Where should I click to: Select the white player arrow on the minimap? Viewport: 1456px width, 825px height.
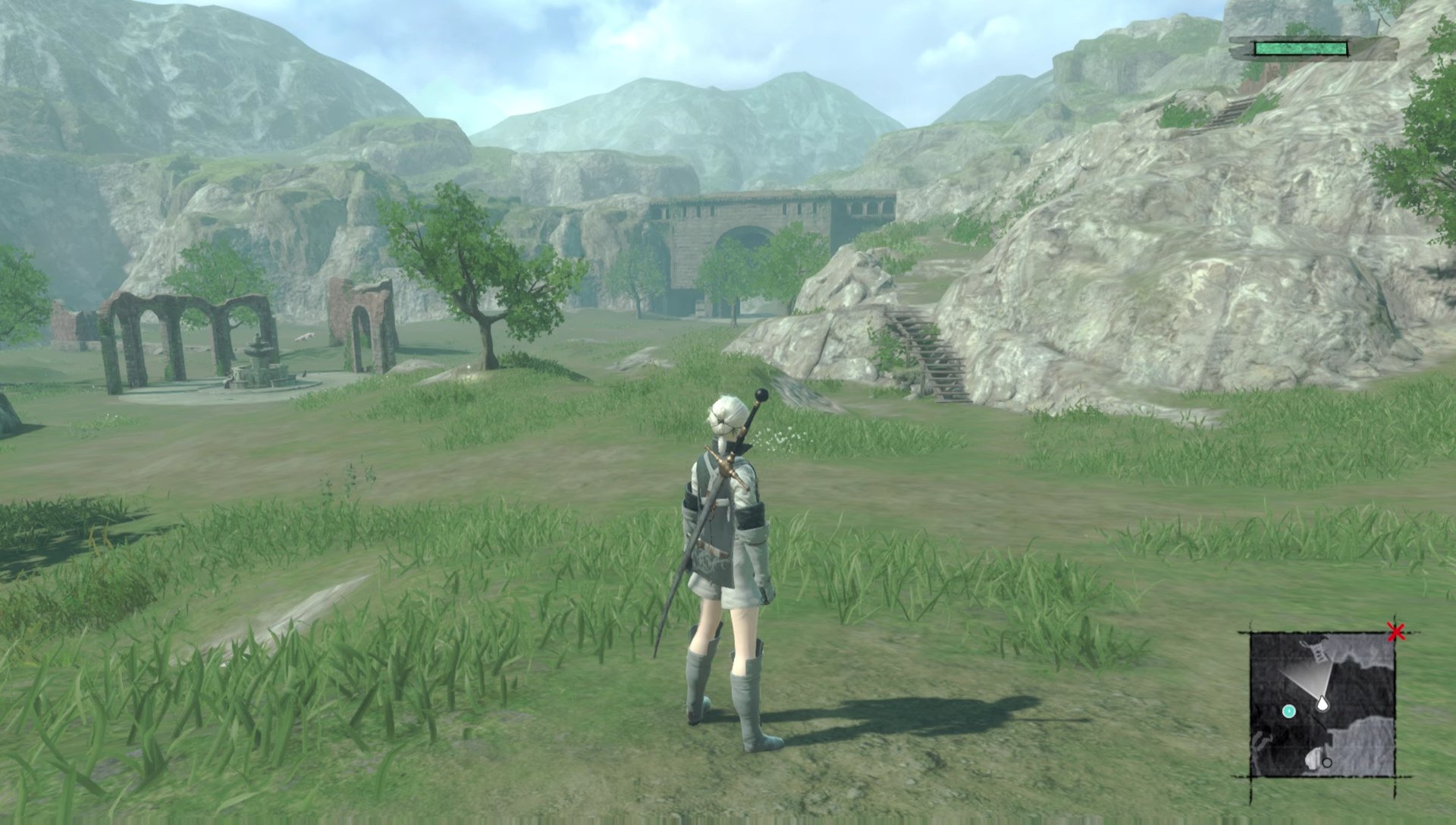[1322, 704]
